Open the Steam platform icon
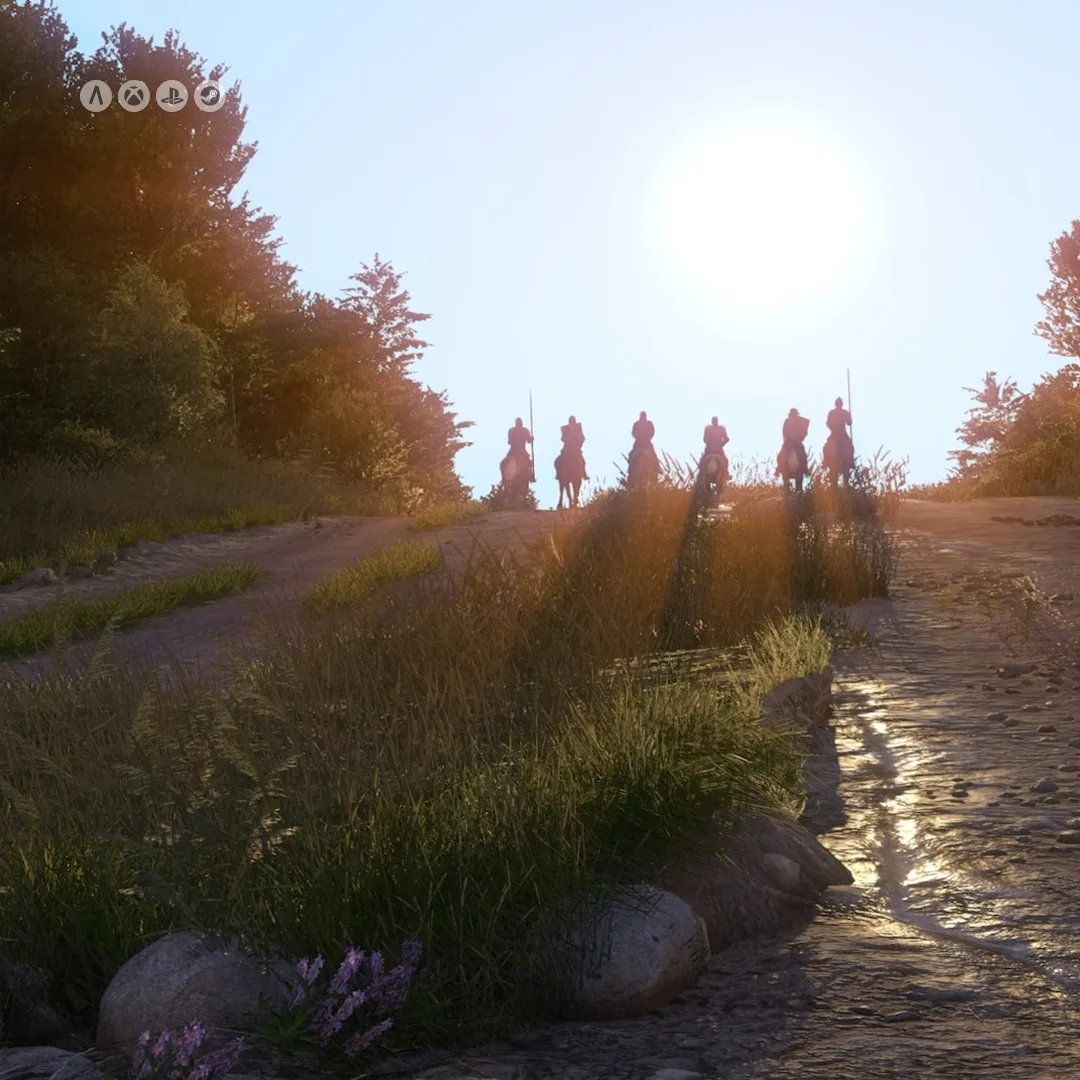Screen dimensions: 1080x1080 [210, 96]
